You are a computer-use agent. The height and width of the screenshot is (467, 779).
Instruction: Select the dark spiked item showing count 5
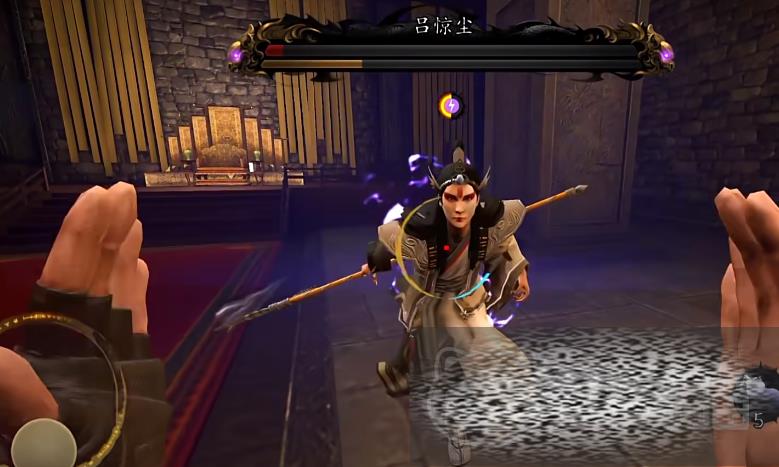point(758,395)
